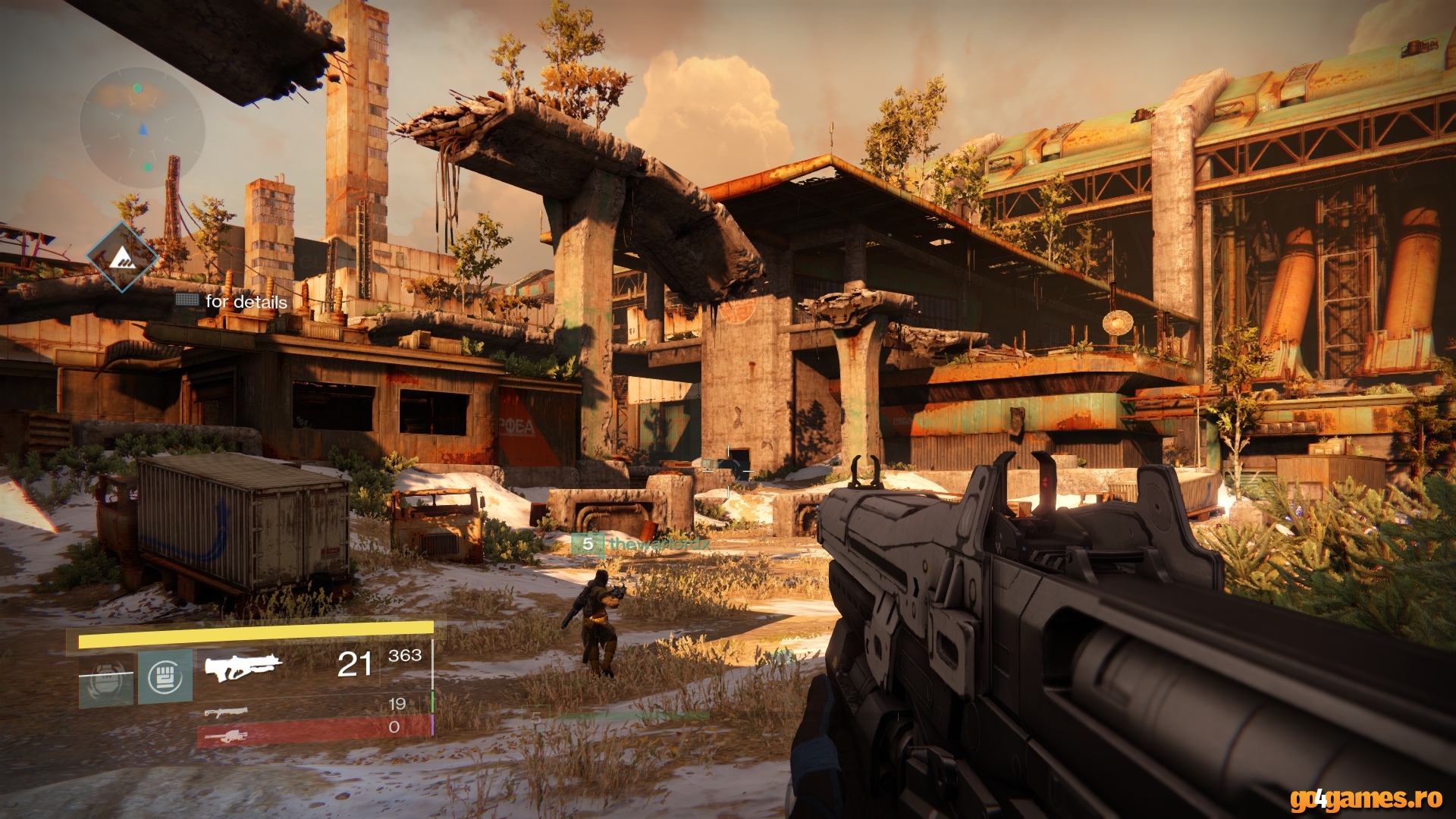Viewport: 1456px width, 819px height.
Task: Select the primary auto rifle weapon icon
Action: click(243, 667)
